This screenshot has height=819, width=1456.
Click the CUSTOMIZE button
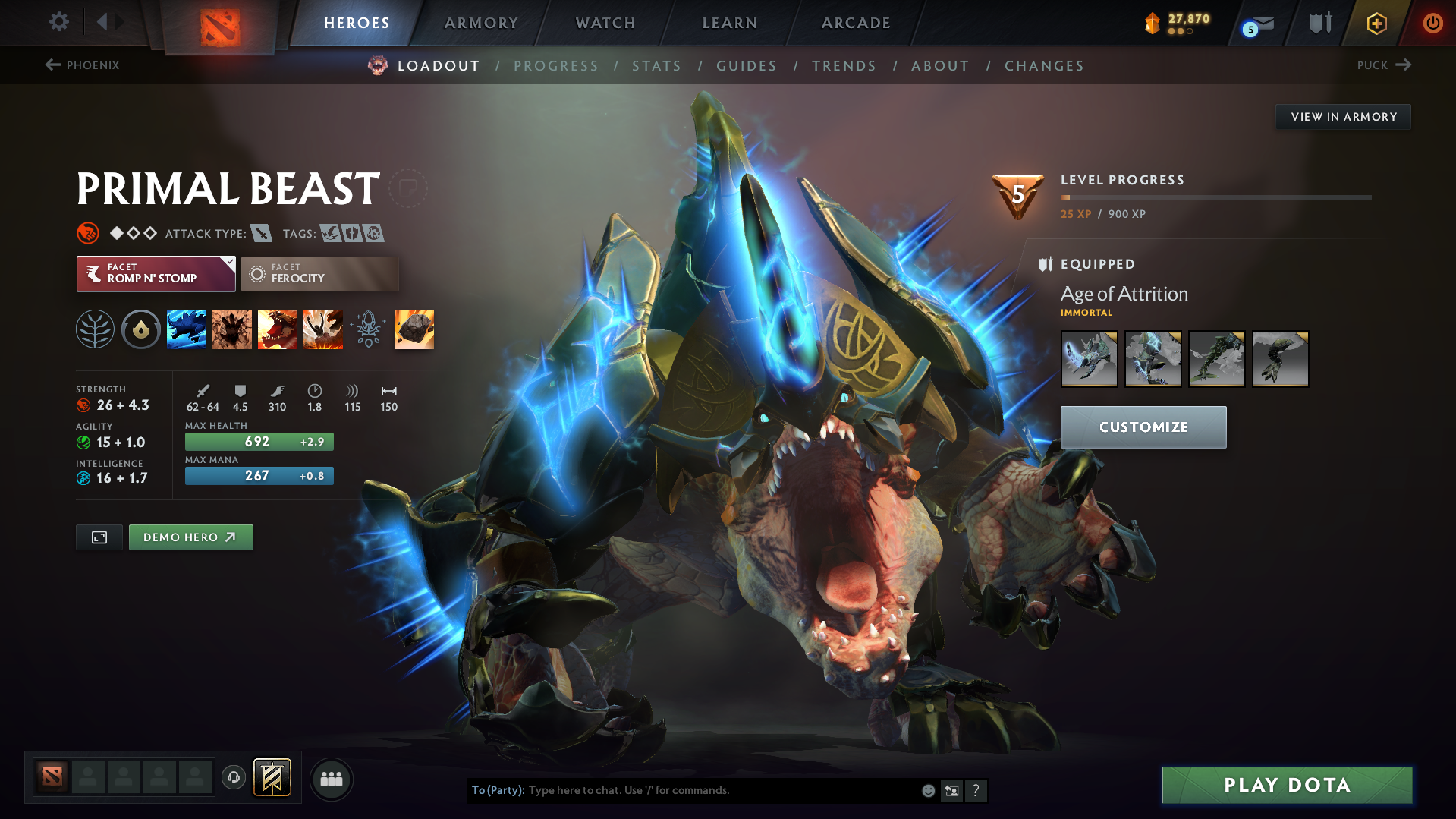(1143, 427)
